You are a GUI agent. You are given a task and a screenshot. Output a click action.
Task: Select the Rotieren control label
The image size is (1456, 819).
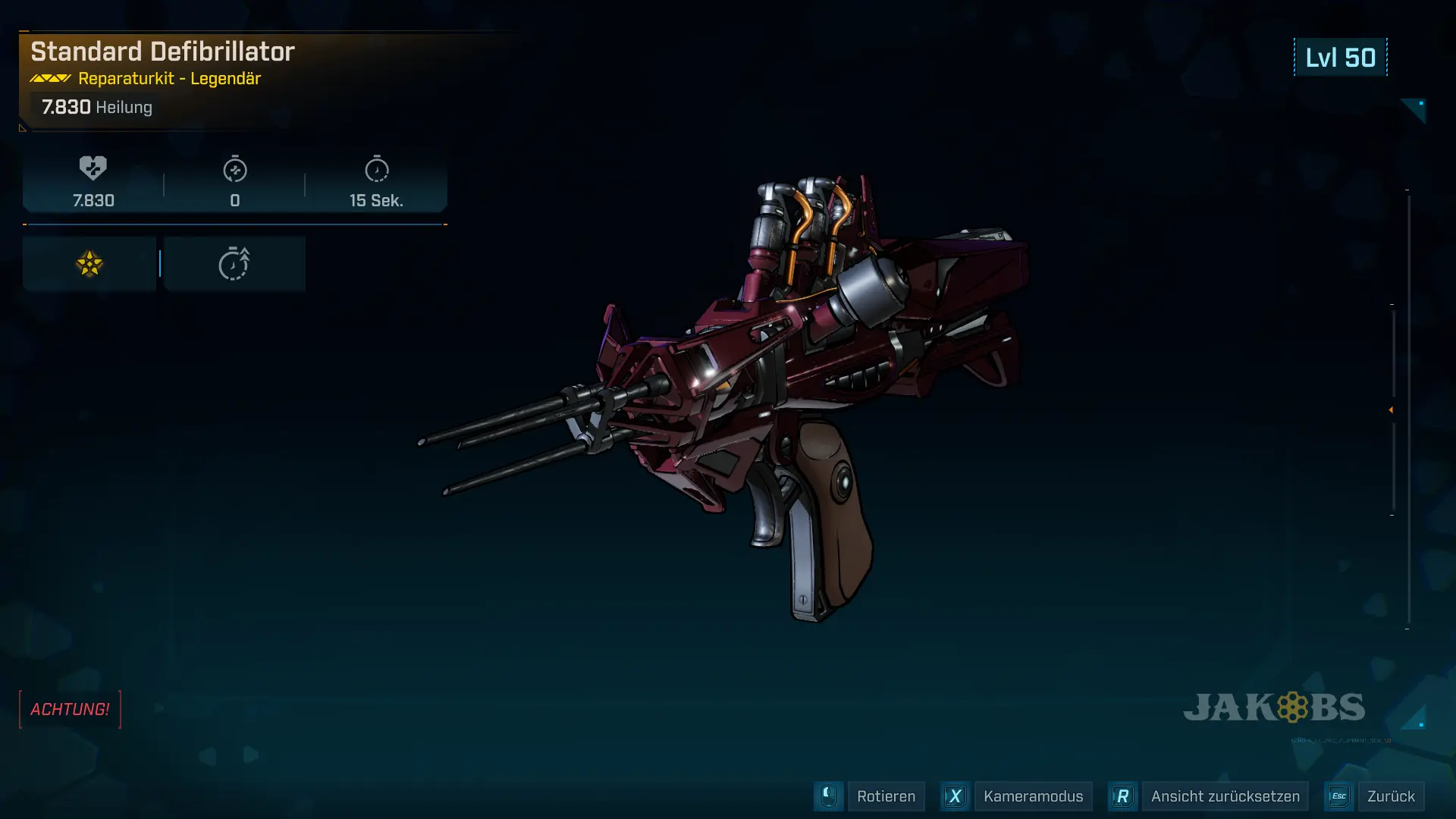point(885,796)
